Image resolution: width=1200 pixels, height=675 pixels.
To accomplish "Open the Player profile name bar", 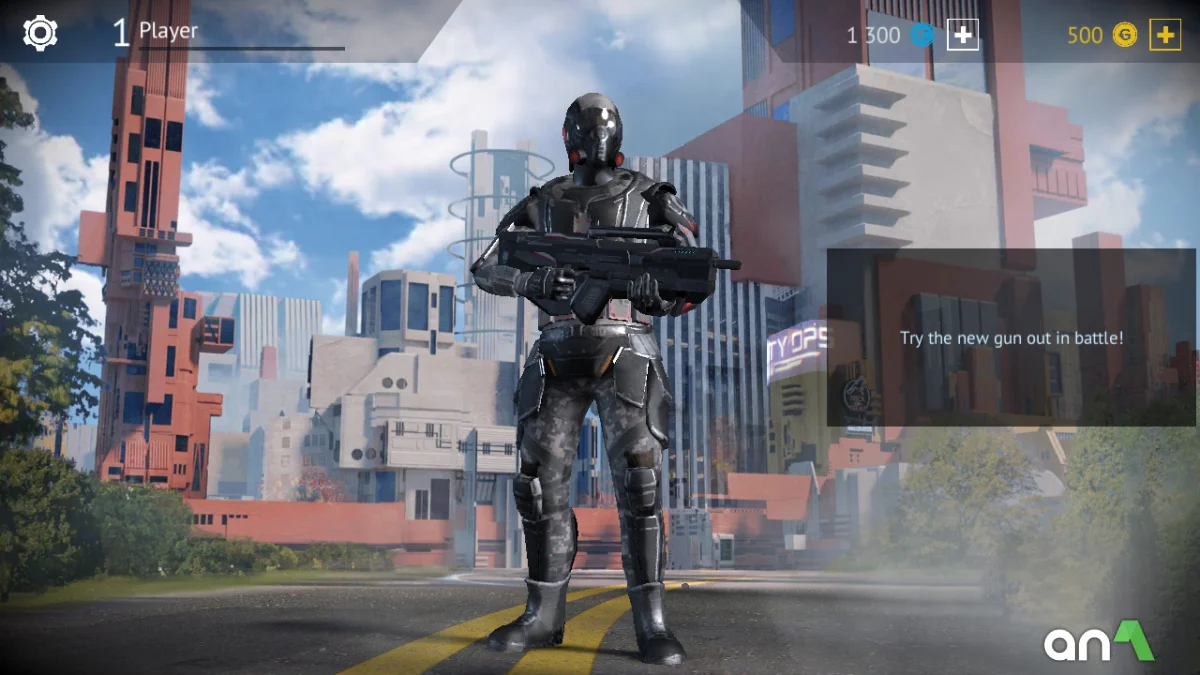I will [x=228, y=33].
